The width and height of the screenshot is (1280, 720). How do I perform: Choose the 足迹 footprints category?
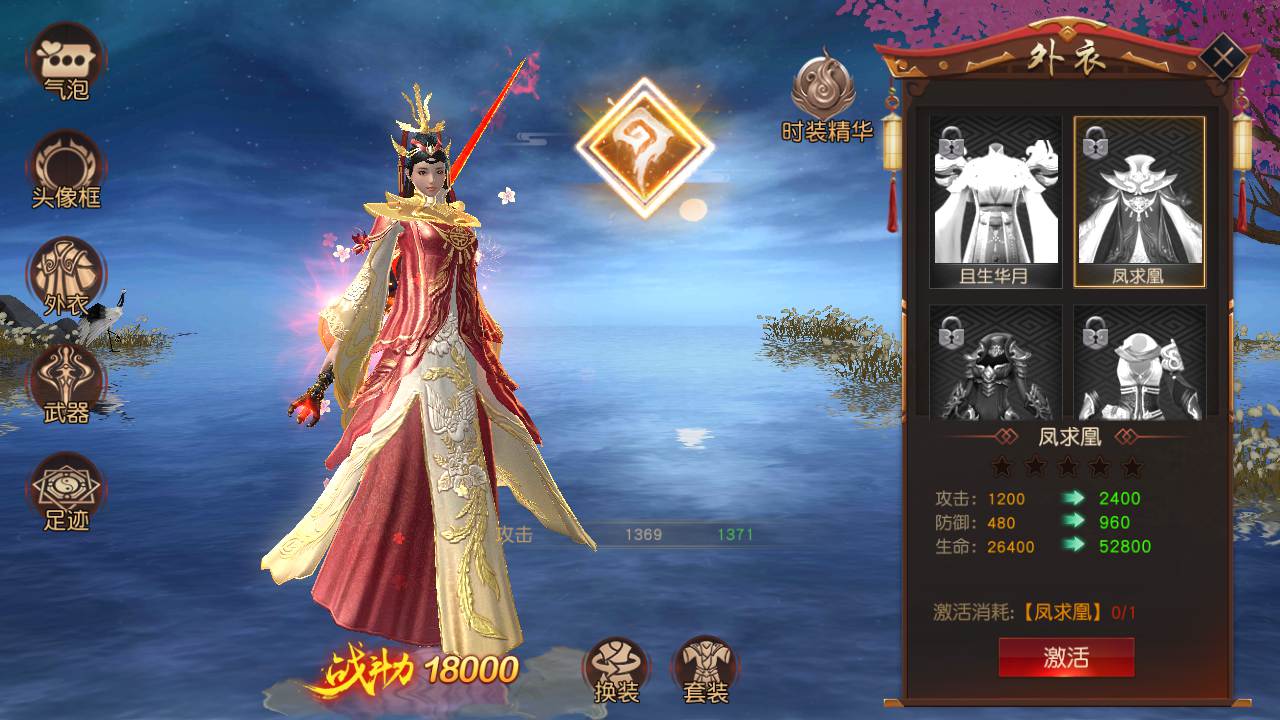coord(66,491)
